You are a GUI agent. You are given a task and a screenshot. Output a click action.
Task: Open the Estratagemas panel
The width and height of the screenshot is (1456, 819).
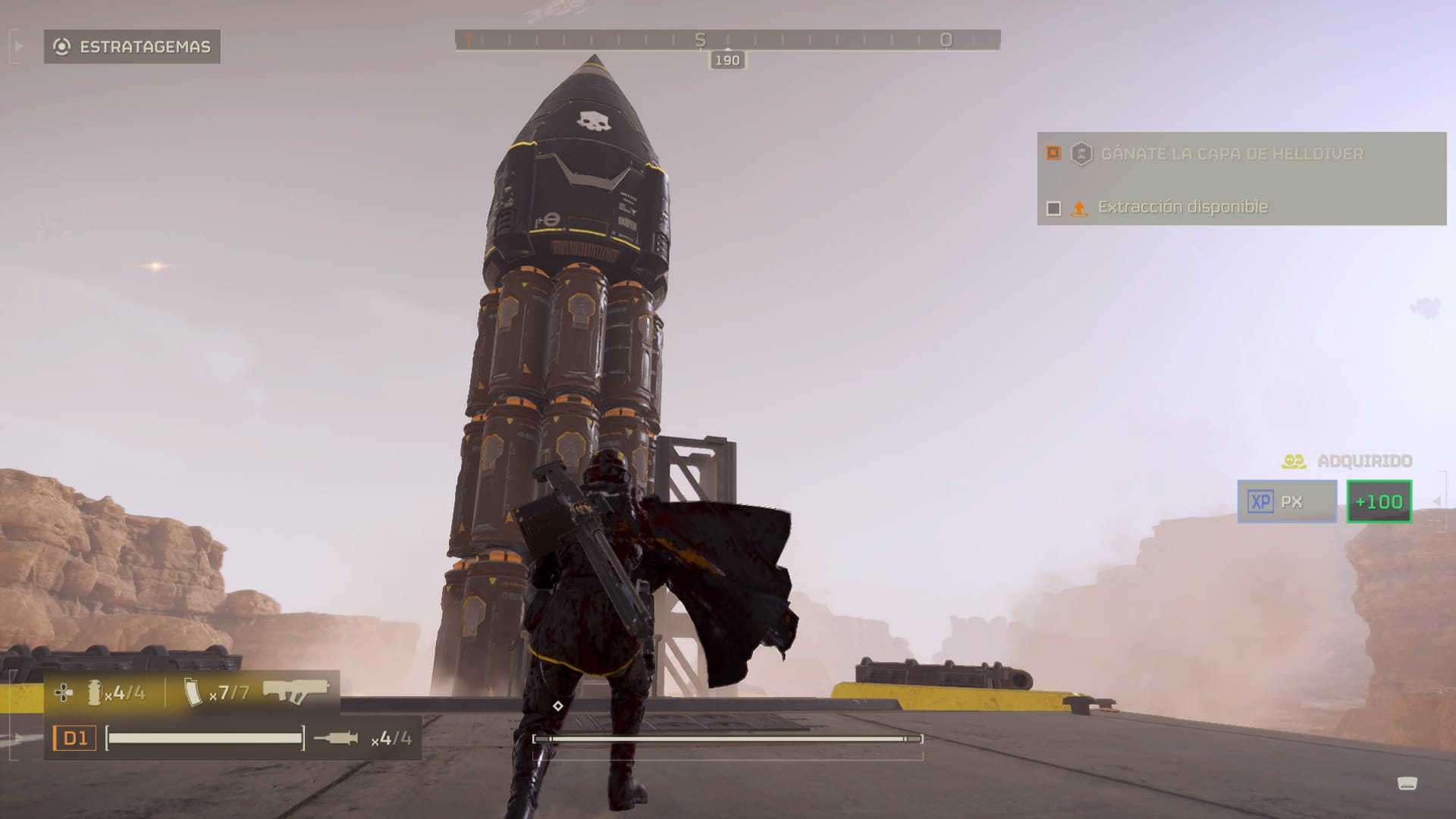pos(132,47)
